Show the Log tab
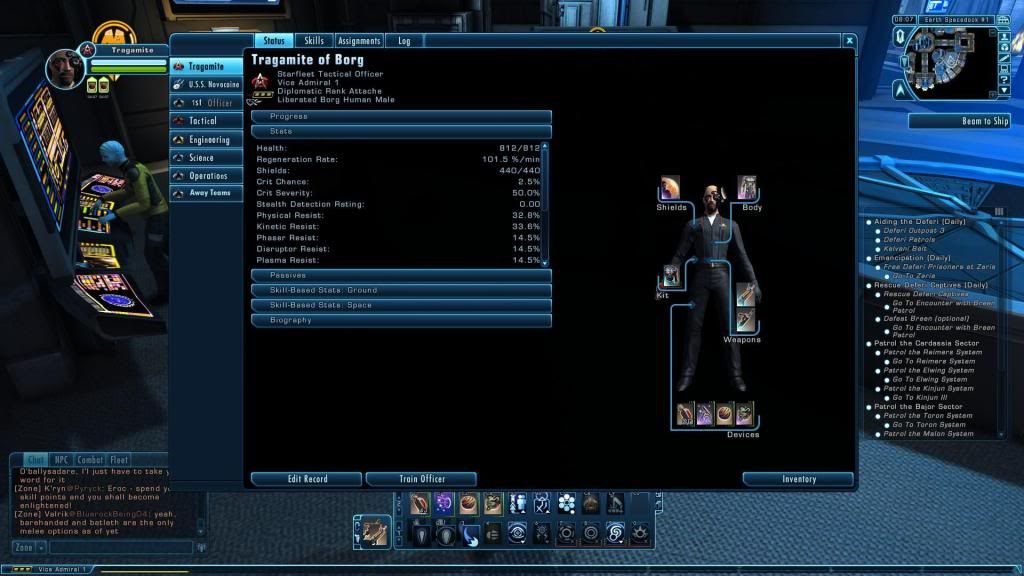Viewport: 1024px width, 576px height. [x=404, y=41]
